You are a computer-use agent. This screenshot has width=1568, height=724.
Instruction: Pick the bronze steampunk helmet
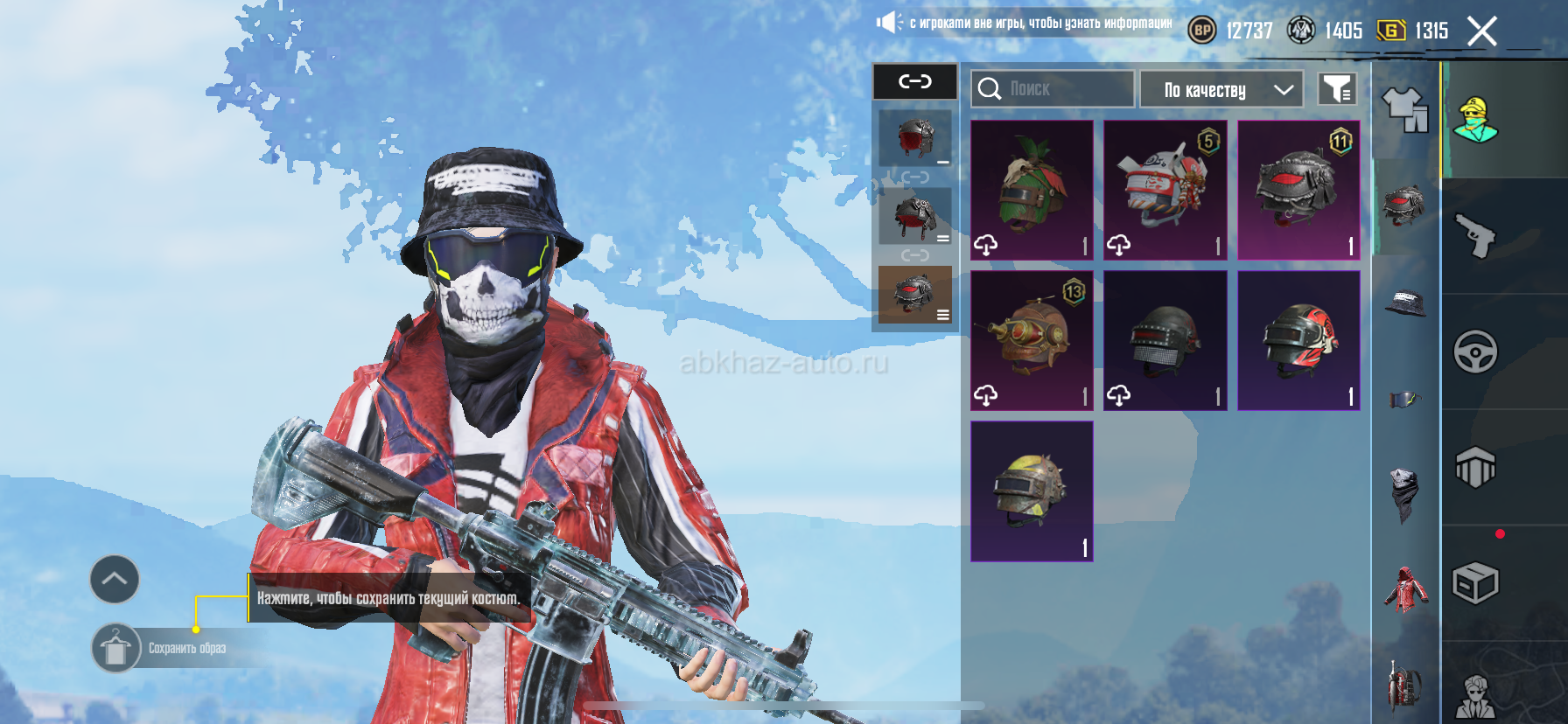click(x=1032, y=340)
